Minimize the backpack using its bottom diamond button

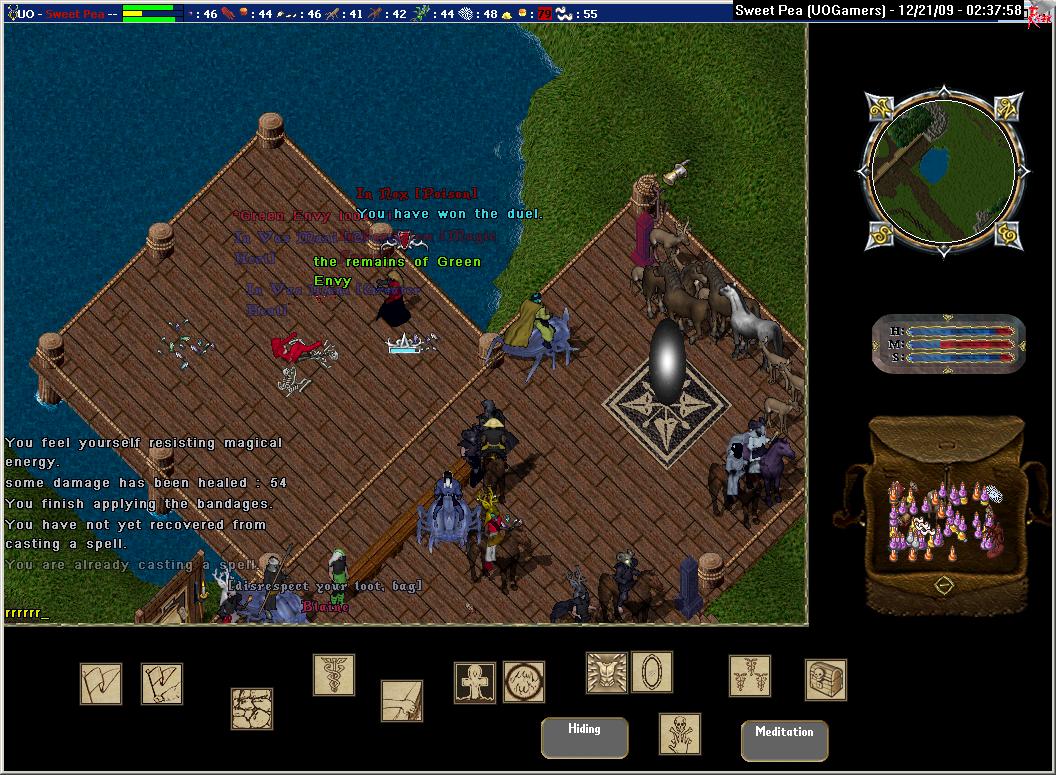[943, 585]
